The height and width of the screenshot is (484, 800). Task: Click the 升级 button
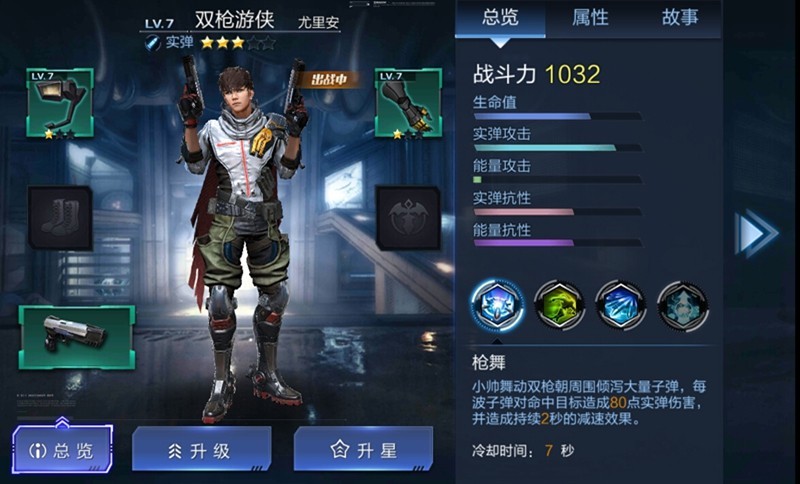202,450
